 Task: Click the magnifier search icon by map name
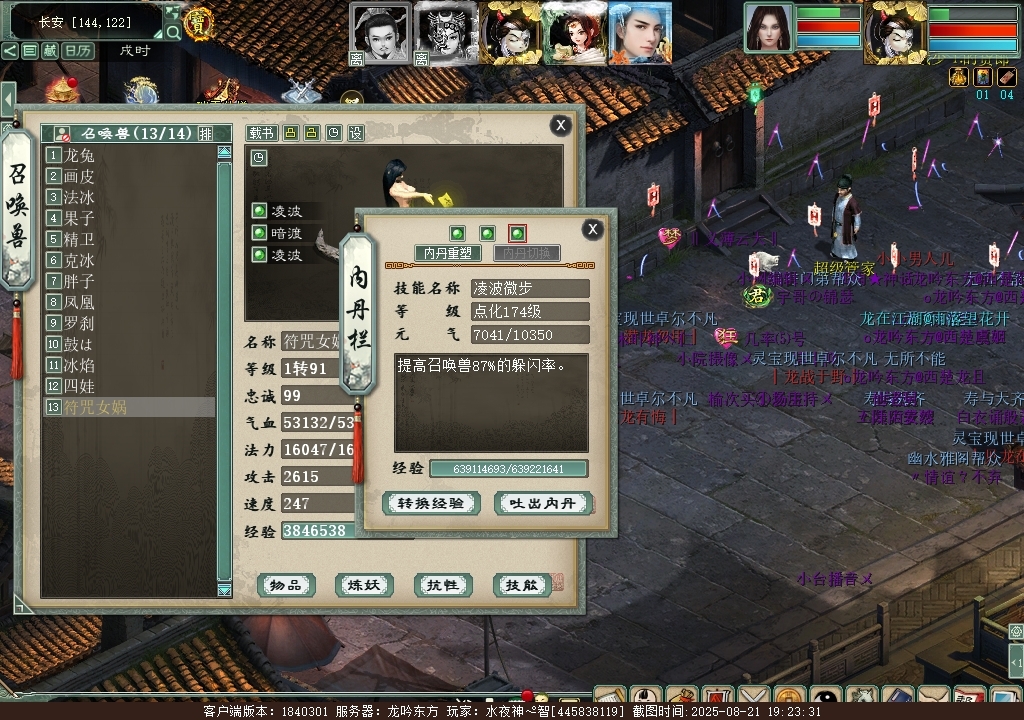tap(173, 33)
